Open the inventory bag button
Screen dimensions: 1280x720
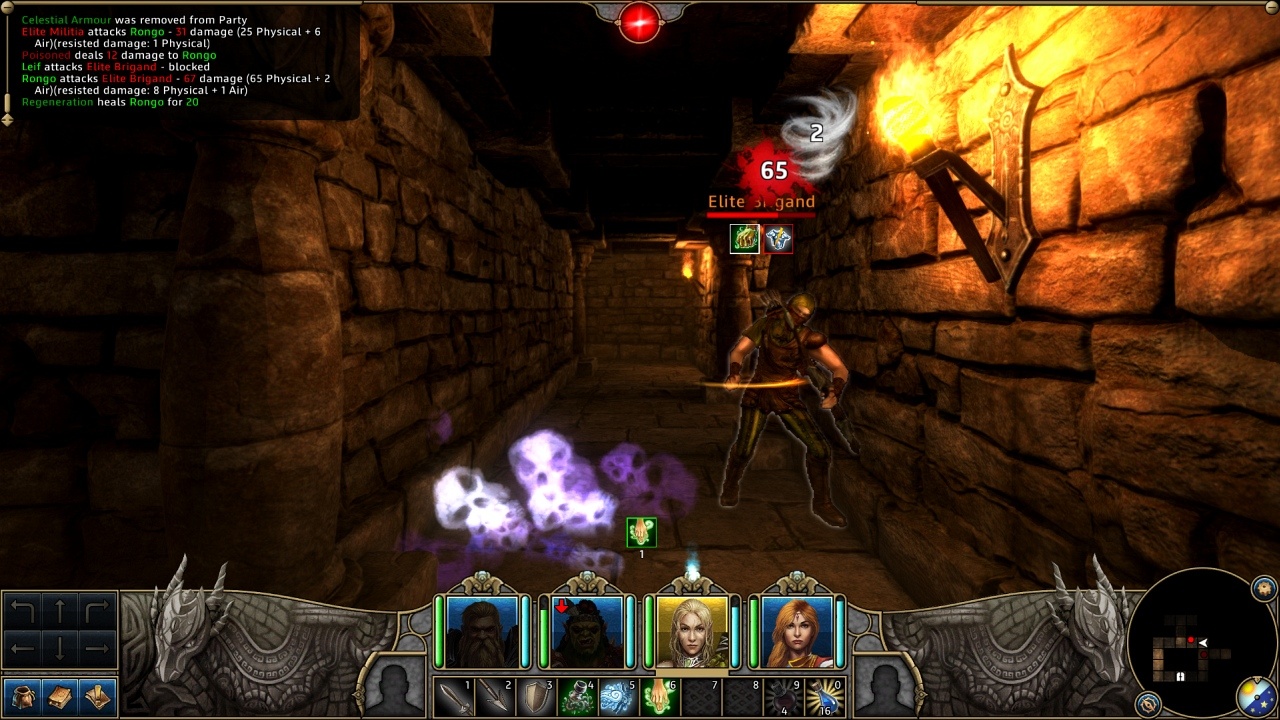(22, 696)
